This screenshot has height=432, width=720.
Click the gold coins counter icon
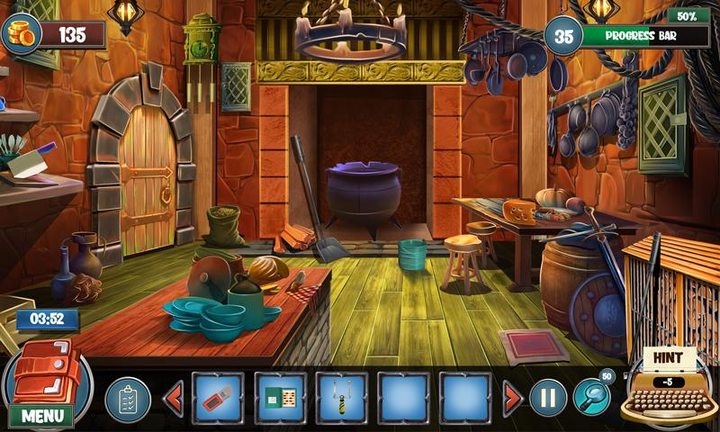pos(24,33)
